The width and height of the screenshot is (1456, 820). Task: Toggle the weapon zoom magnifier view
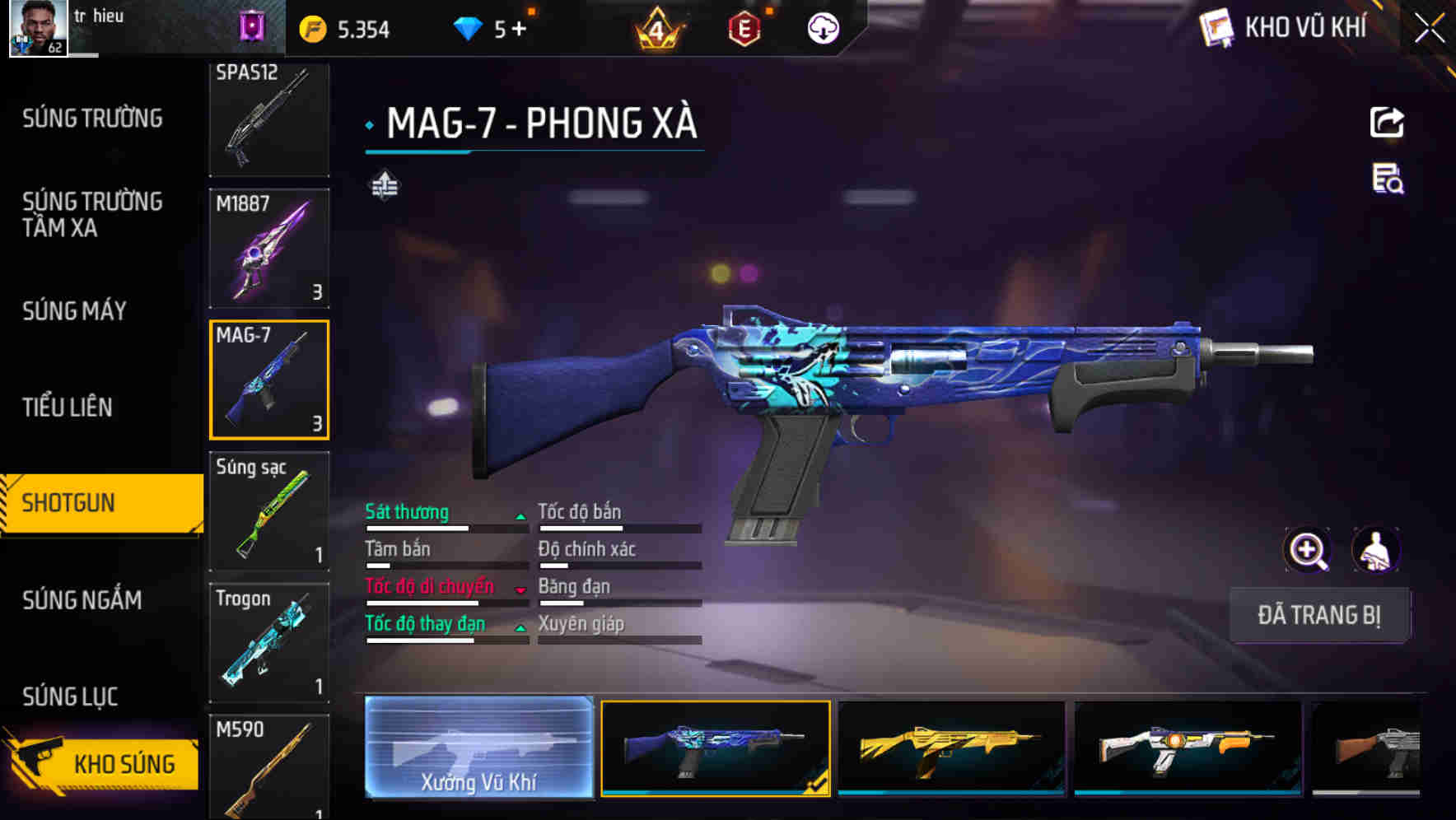tap(1306, 549)
